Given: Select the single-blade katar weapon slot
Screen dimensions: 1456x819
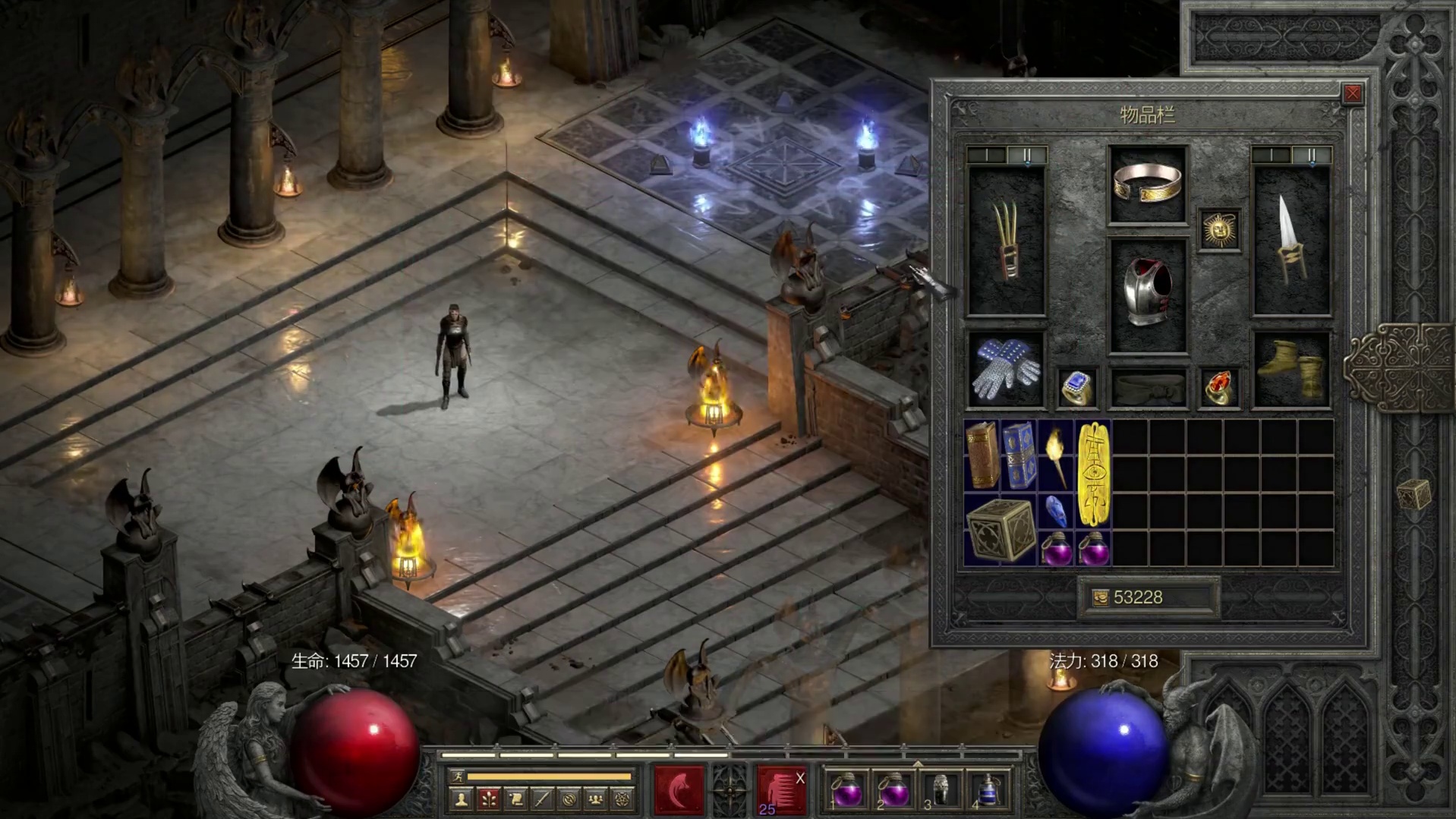Looking at the screenshot, I should coord(1291,241).
